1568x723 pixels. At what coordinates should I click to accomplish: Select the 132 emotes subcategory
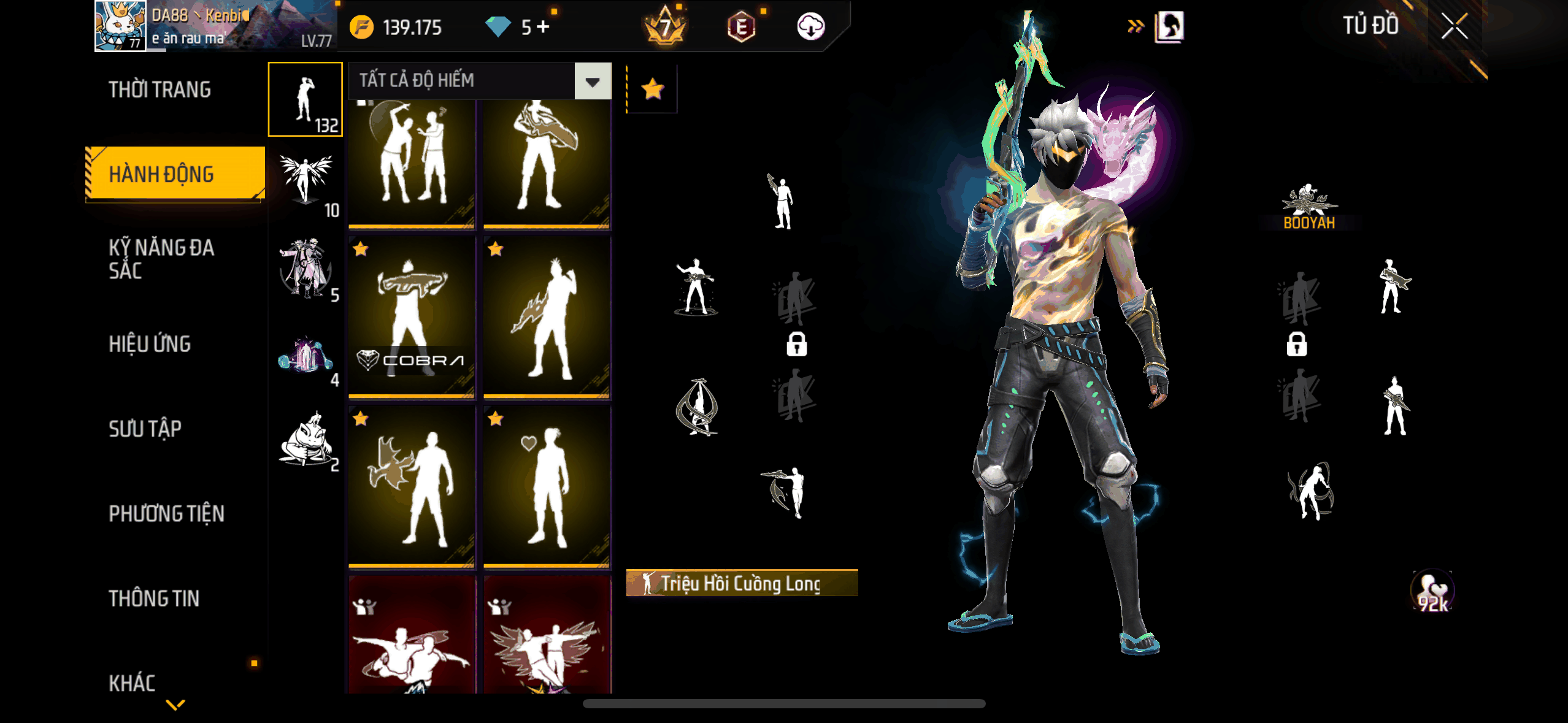[306, 99]
